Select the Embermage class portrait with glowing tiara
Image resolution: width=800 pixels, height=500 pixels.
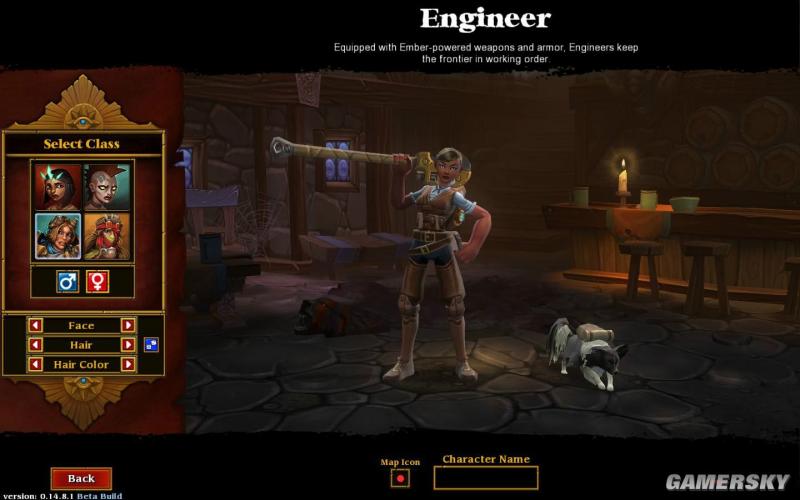click(x=57, y=186)
